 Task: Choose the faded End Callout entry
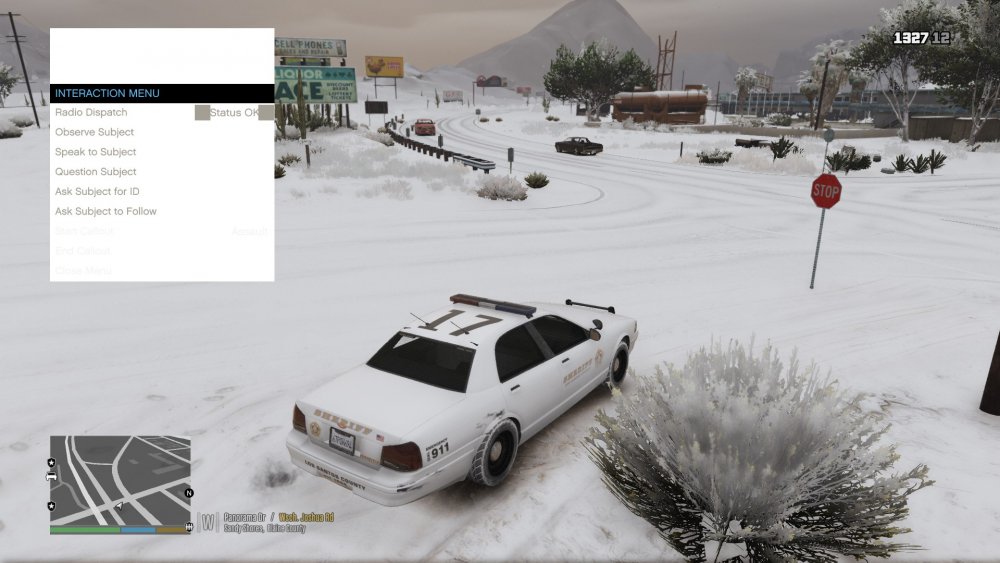pyautogui.click(x=84, y=251)
